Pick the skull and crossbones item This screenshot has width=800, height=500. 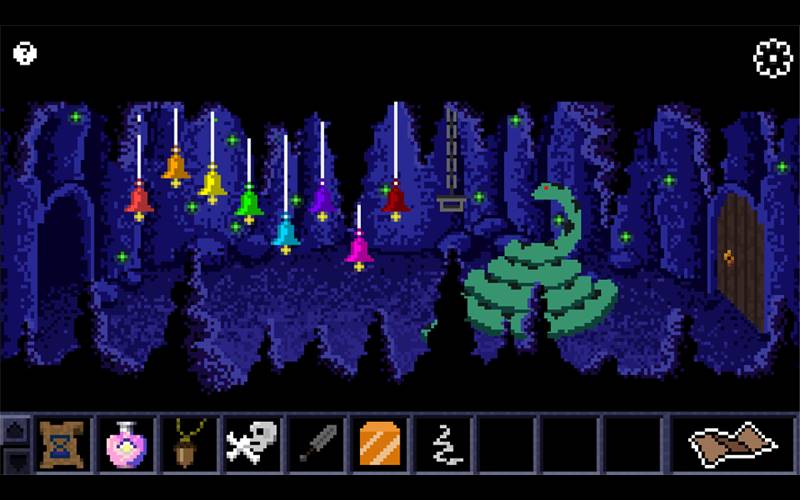pyautogui.click(x=250, y=443)
